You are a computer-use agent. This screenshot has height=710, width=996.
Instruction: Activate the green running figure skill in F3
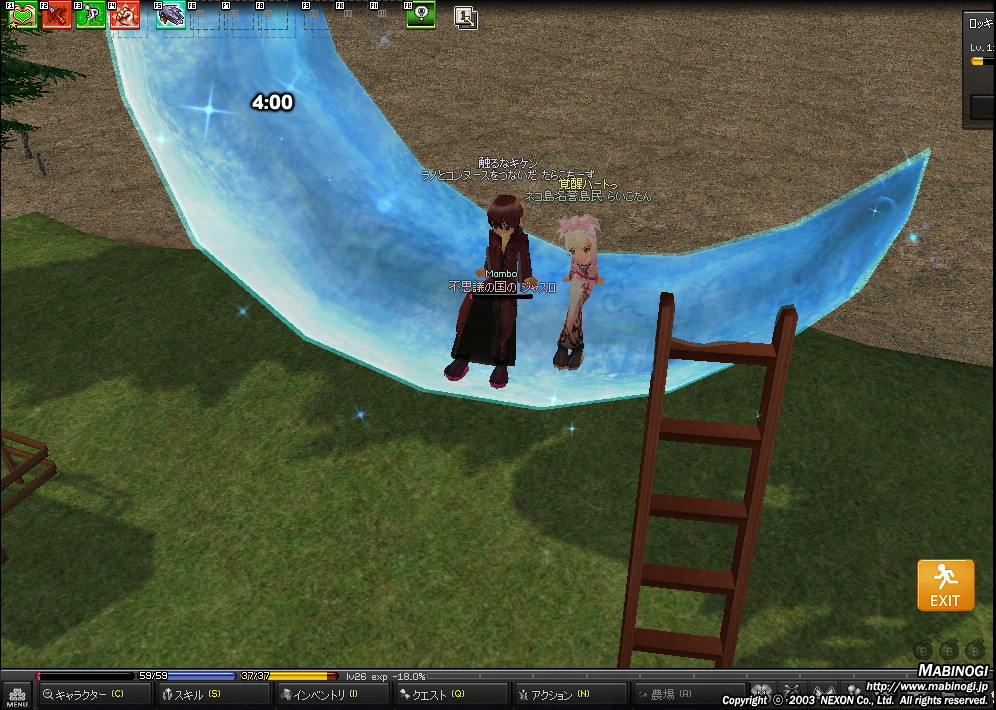click(91, 16)
